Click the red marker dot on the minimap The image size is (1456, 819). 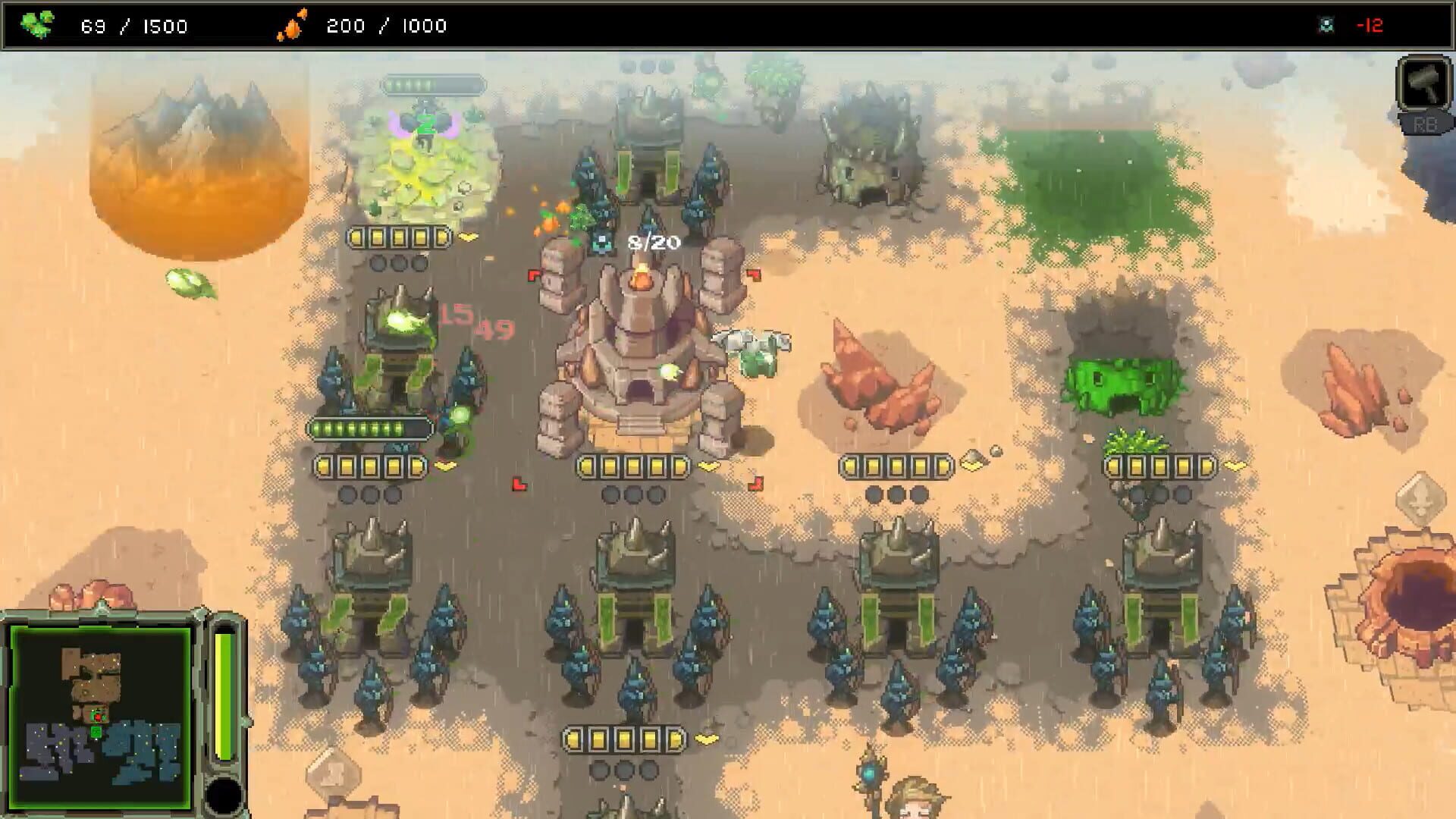(98, 717)
